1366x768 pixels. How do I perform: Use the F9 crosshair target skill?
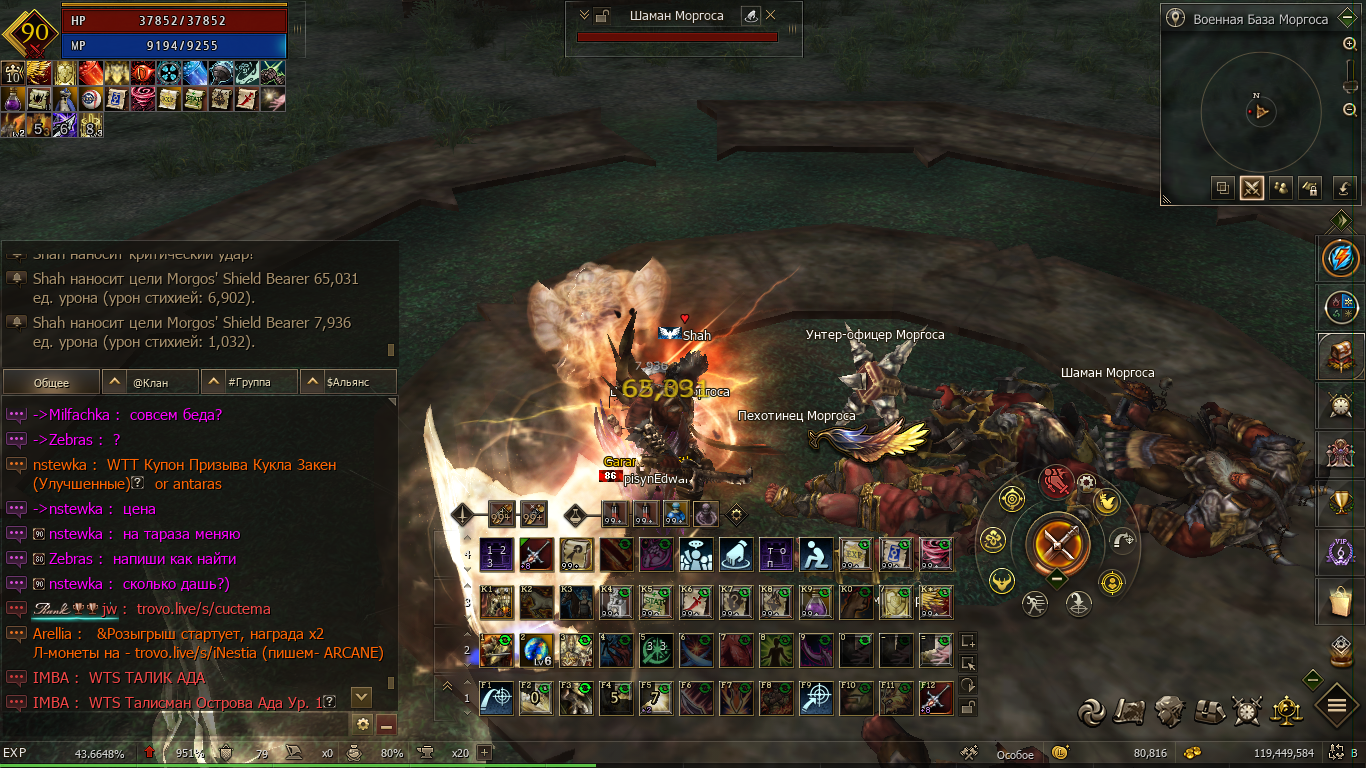click(817, 698)
